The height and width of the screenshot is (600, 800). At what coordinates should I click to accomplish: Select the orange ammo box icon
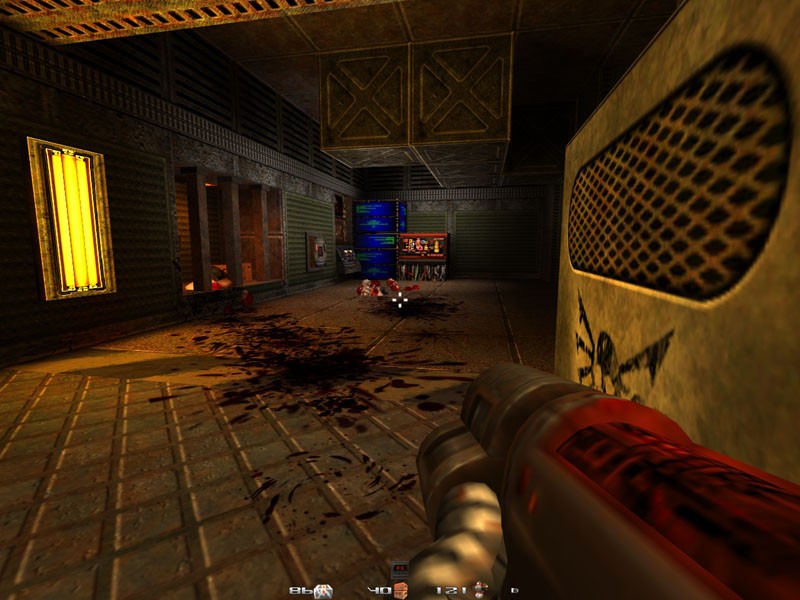401,591
